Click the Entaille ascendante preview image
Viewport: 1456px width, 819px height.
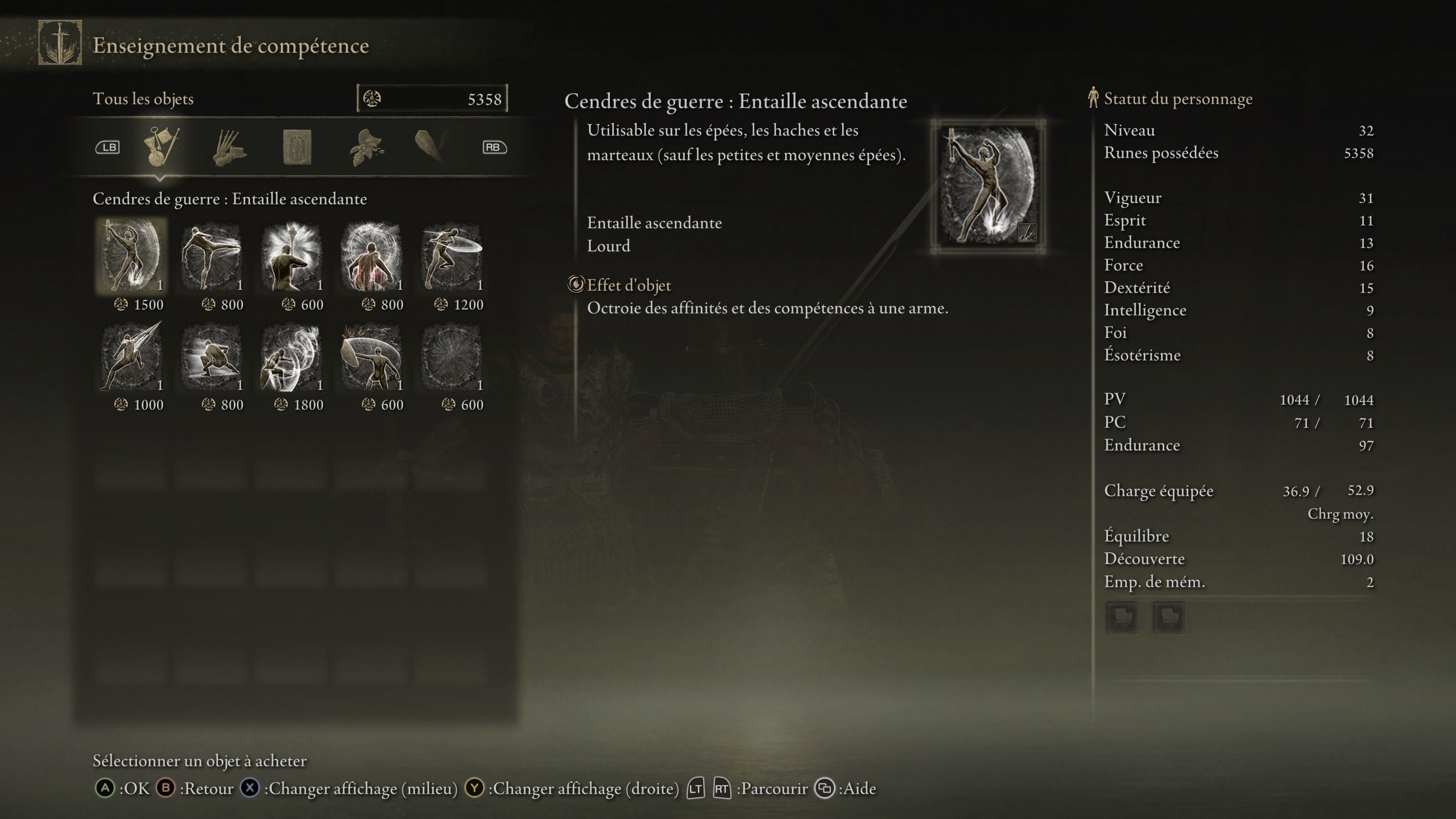point(987,185)
